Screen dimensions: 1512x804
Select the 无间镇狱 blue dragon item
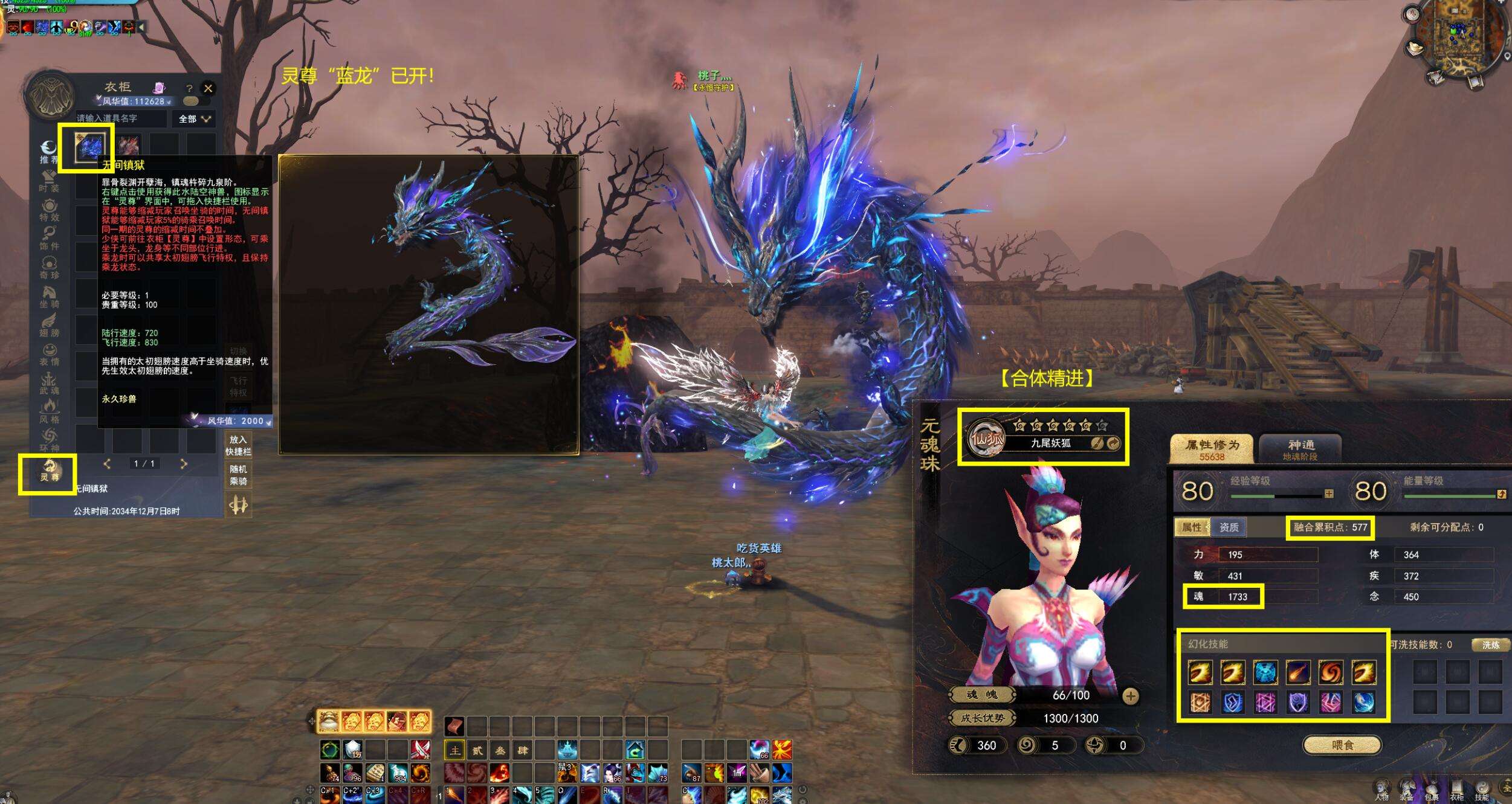(x=89, y=147)
